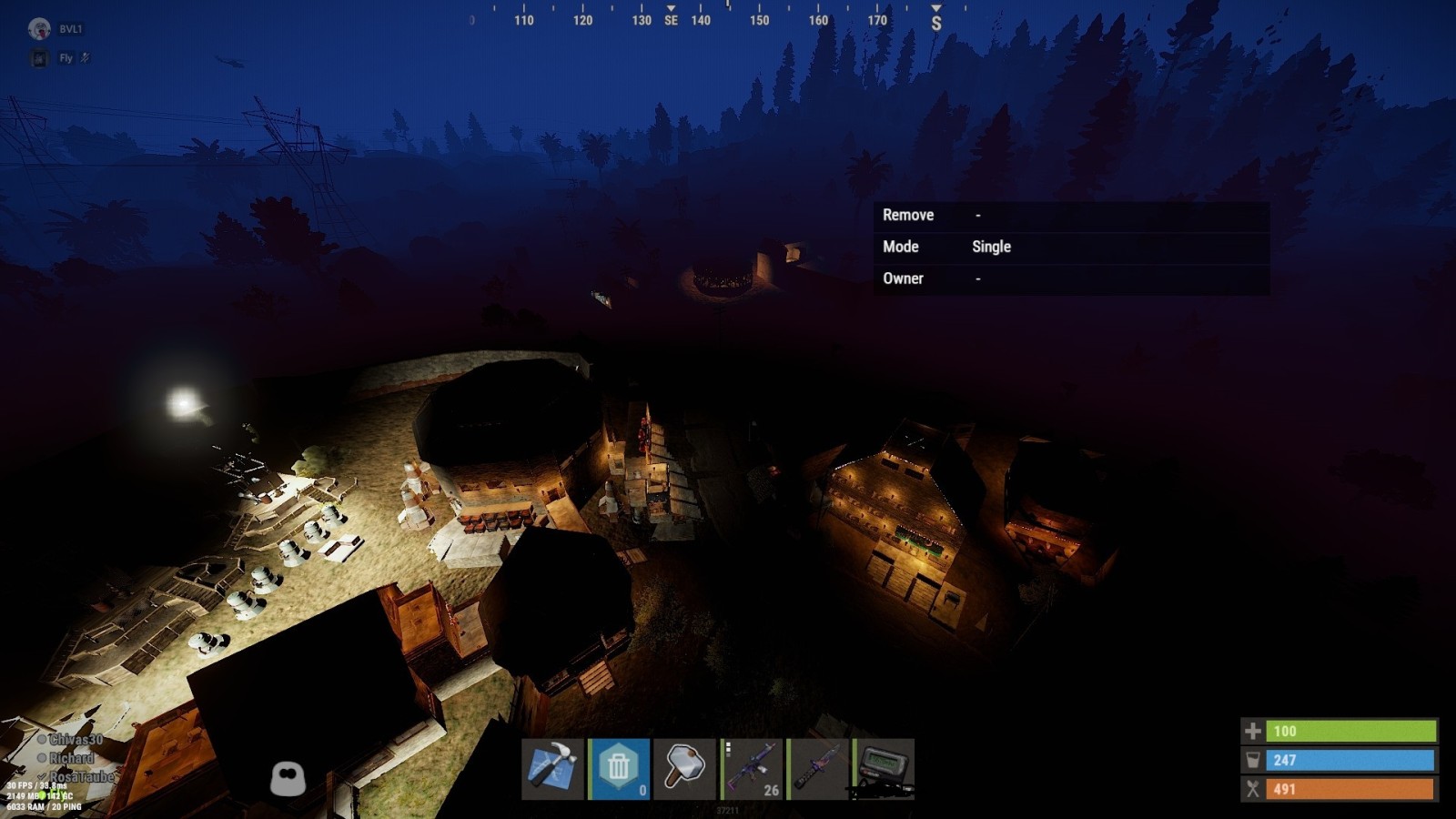Click BVL1's avatar in the voice overlay

point(39,29)
